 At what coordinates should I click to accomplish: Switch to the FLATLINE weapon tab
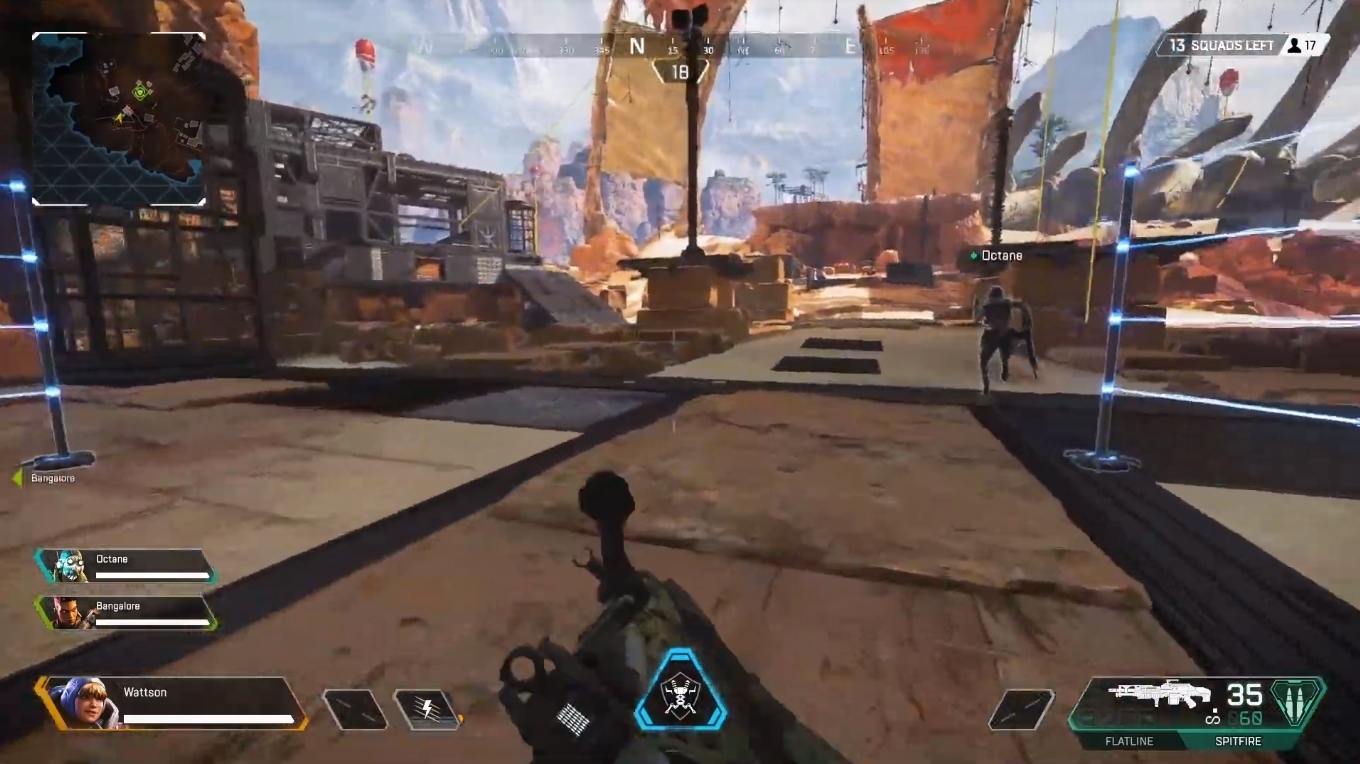tap(1131, 742)
